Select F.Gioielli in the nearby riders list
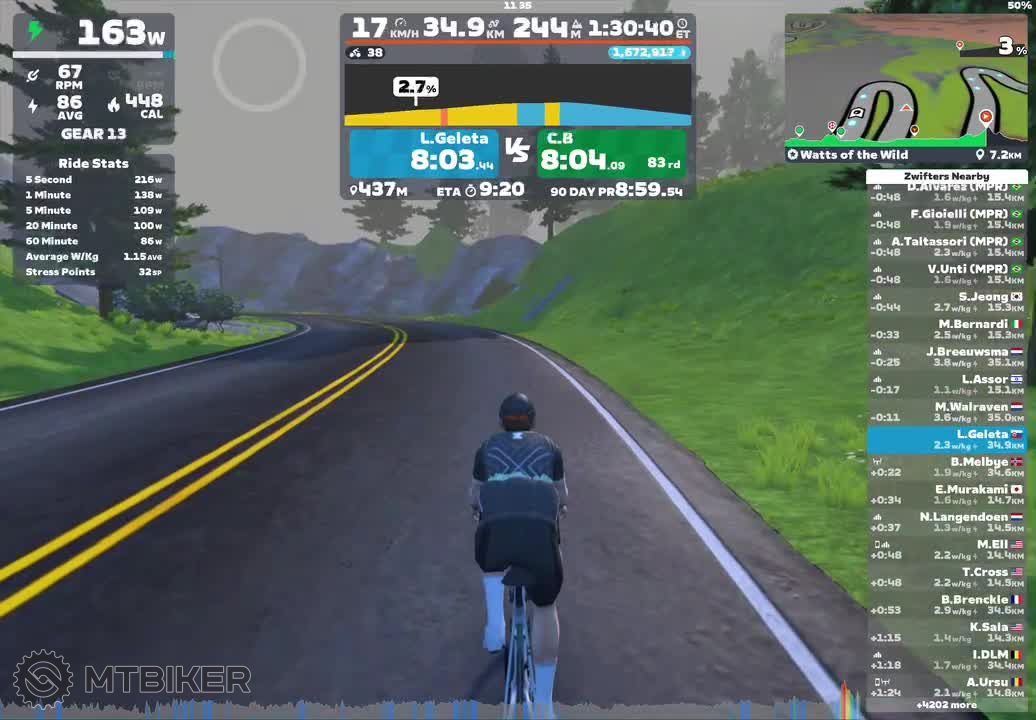This screenshot has width=1036, height=720. 946,219
